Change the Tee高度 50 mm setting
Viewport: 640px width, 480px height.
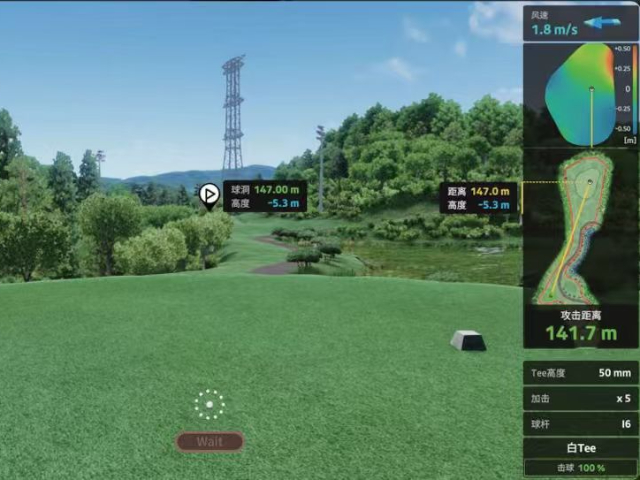coord(580,373)
